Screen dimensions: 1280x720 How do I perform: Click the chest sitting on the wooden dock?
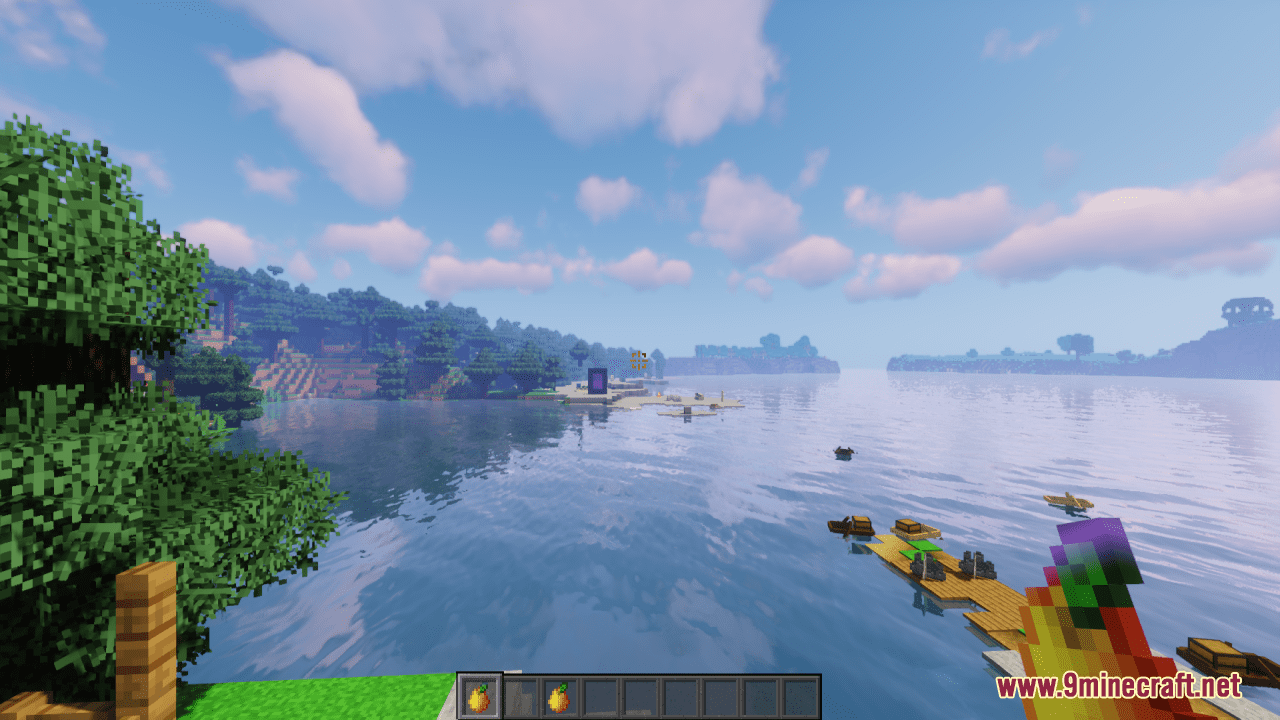[x=907, y=525]
